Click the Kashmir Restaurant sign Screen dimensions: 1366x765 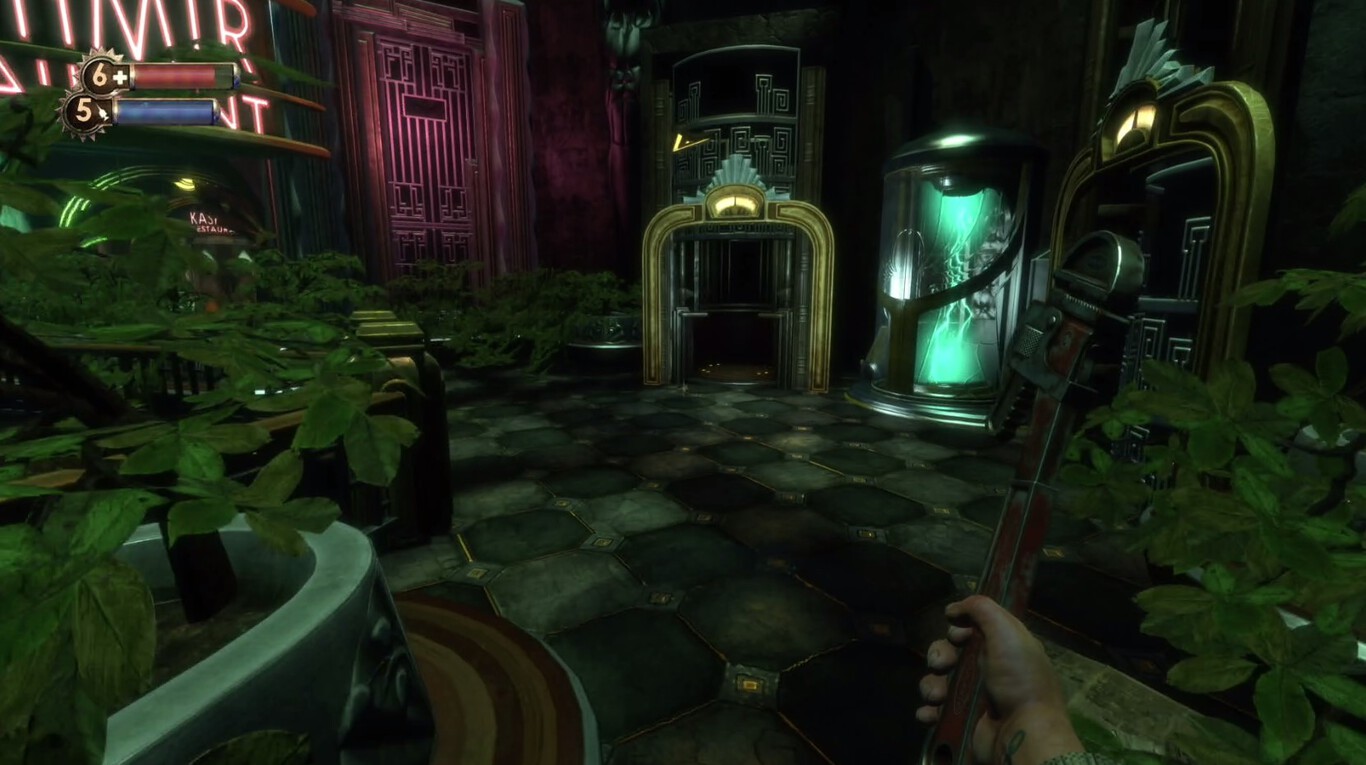210,222
